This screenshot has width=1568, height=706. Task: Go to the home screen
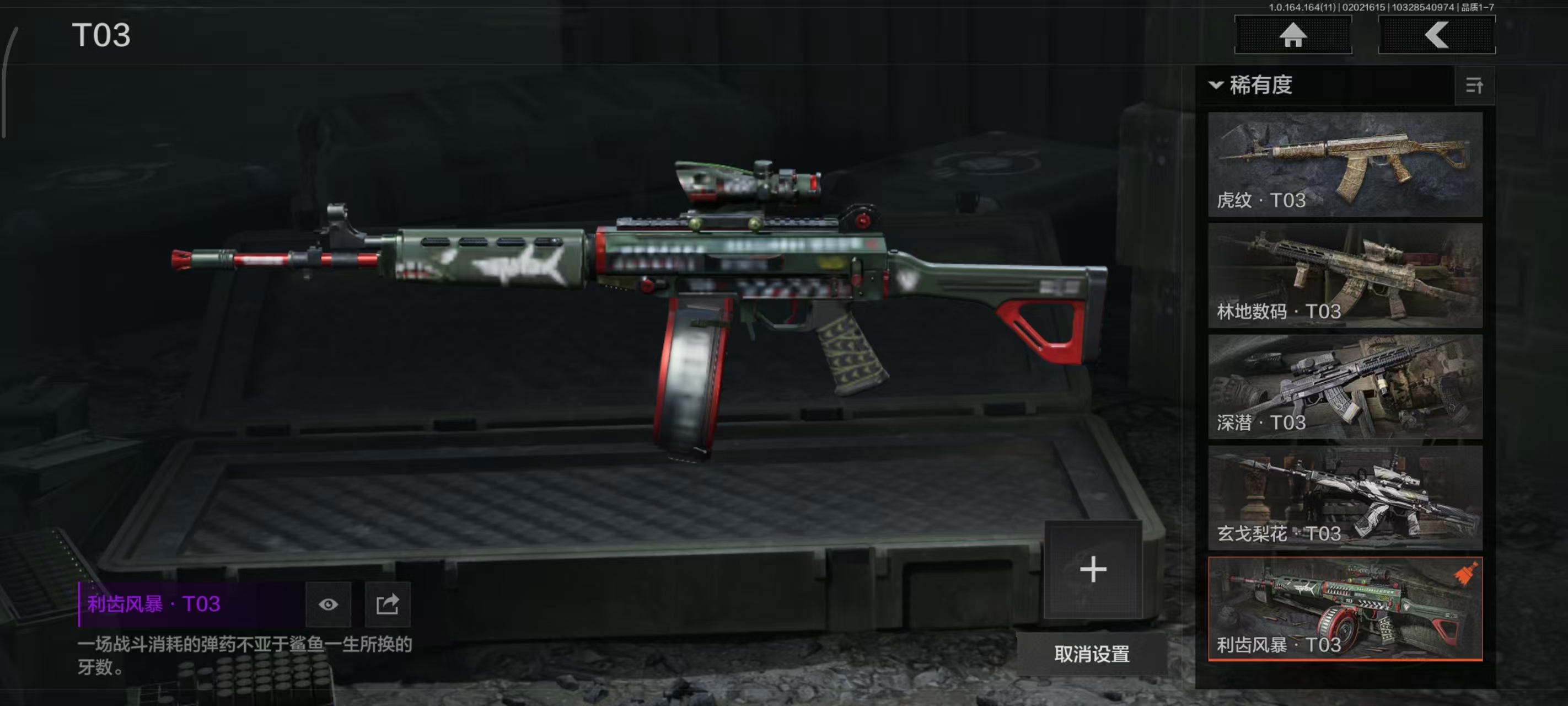pyautogui.click(x=1292, y=35)
